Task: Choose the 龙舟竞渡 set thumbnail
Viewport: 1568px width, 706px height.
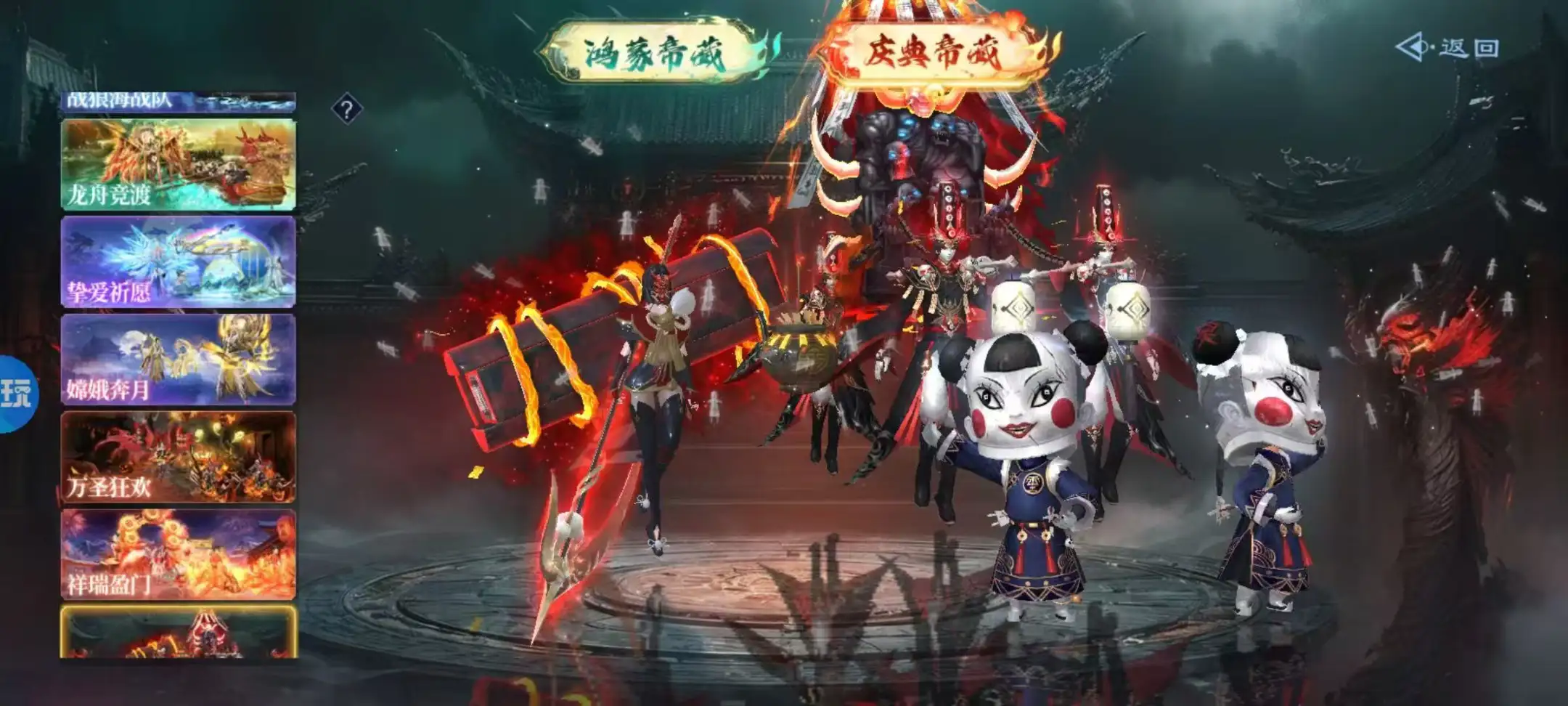Action: [178, 165]
